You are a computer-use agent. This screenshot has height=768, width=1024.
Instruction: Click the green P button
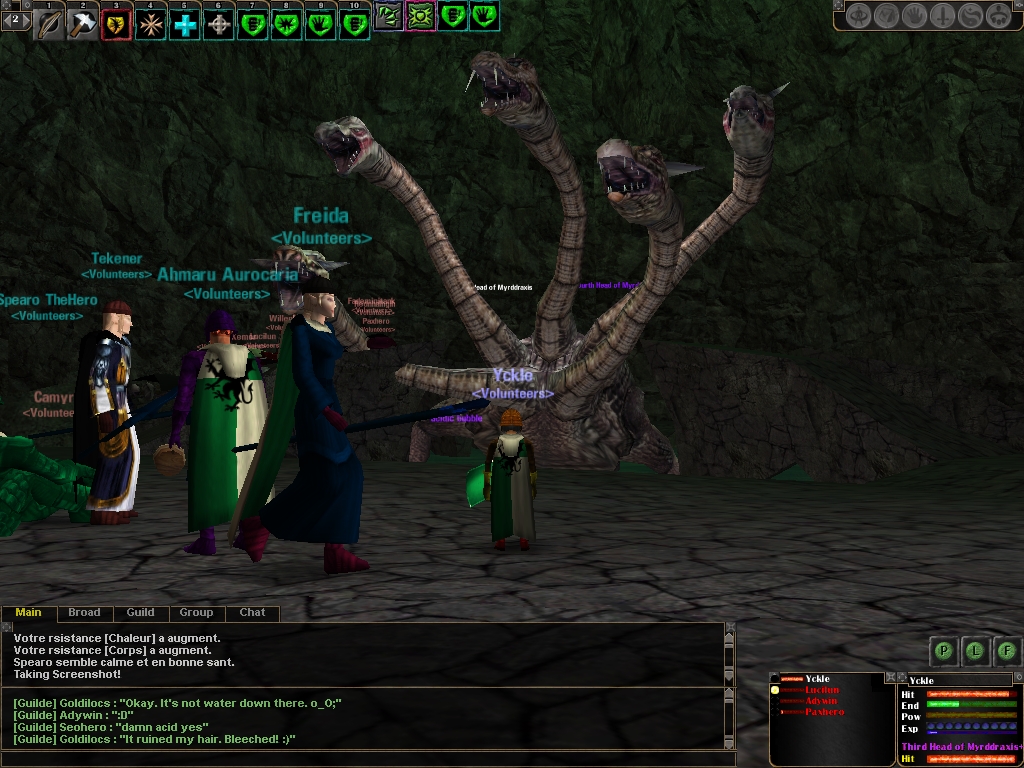pos(942,651)
